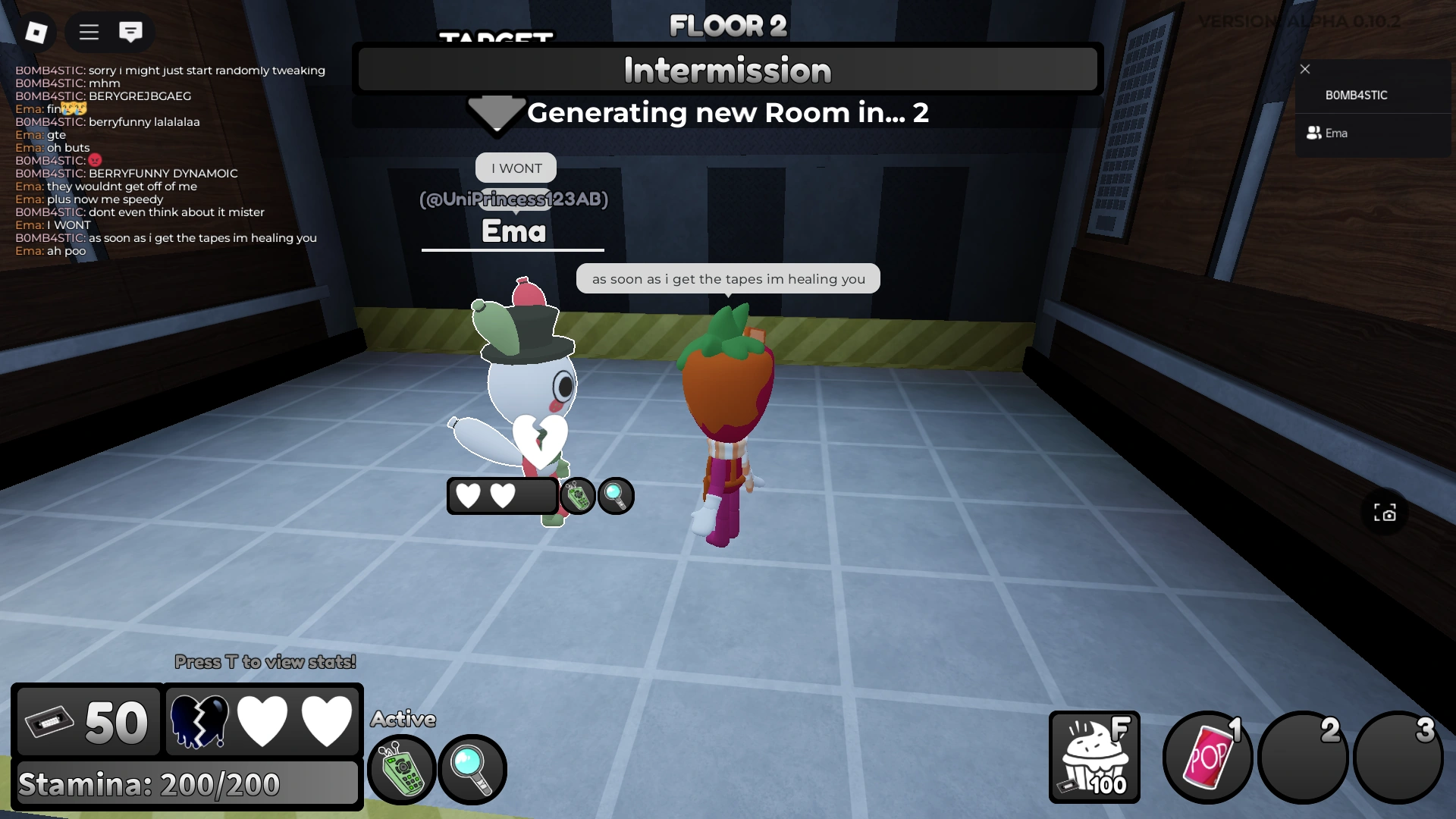Click empty inventory slot 2

[x=1303, y=757]
